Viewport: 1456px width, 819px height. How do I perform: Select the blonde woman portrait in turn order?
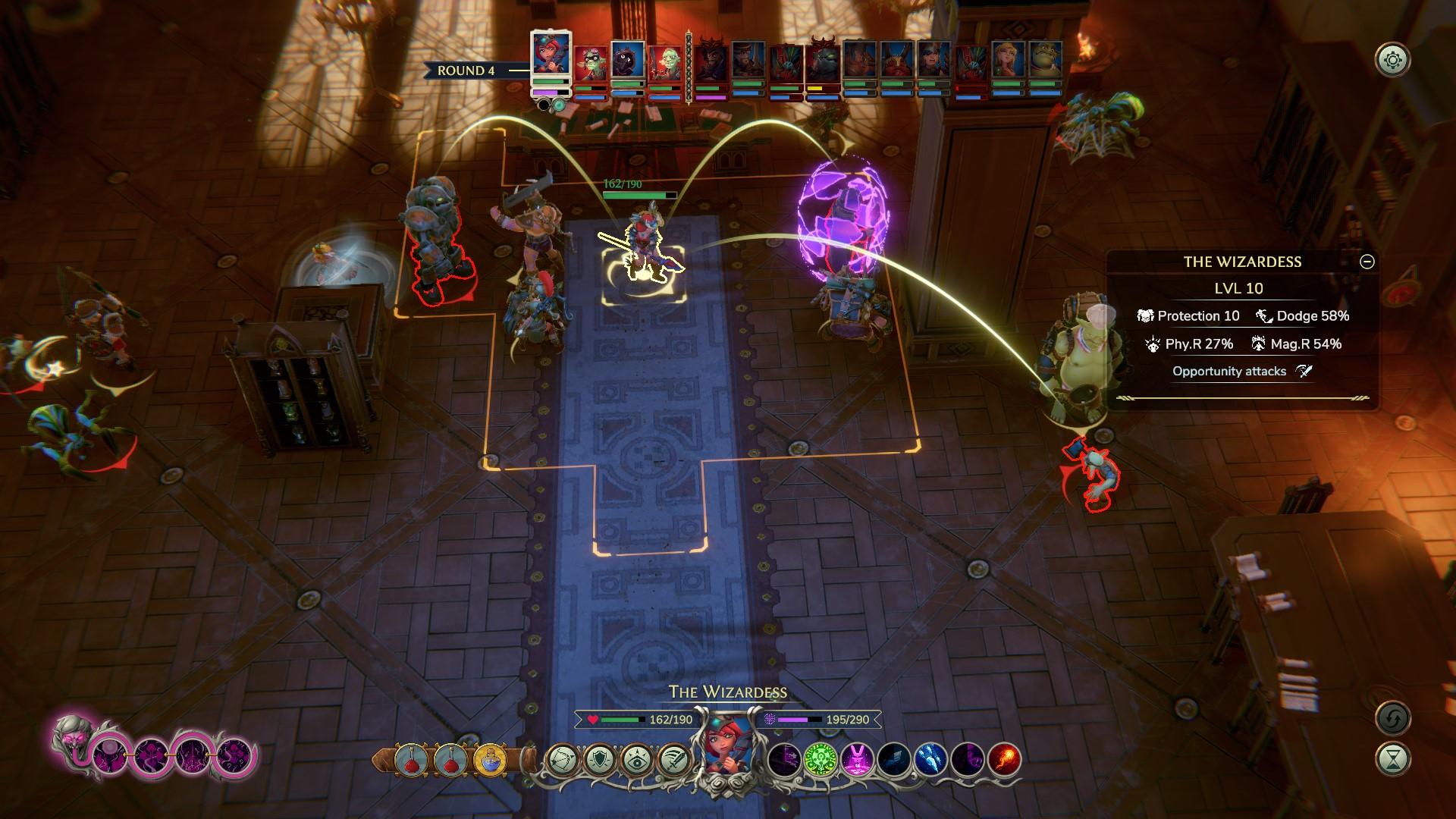[1008, 62]
